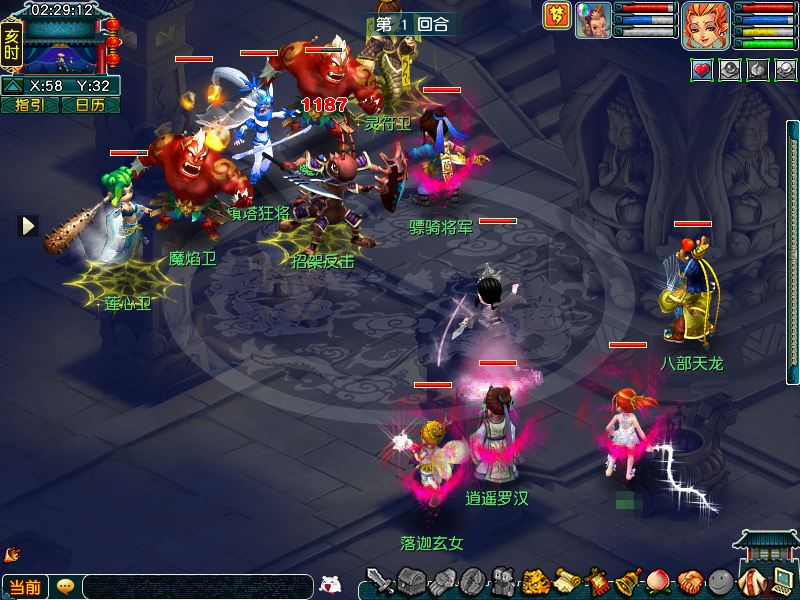Open the 日历 calendar button
The image size is (800, 600).
click(x=90, y=105)
